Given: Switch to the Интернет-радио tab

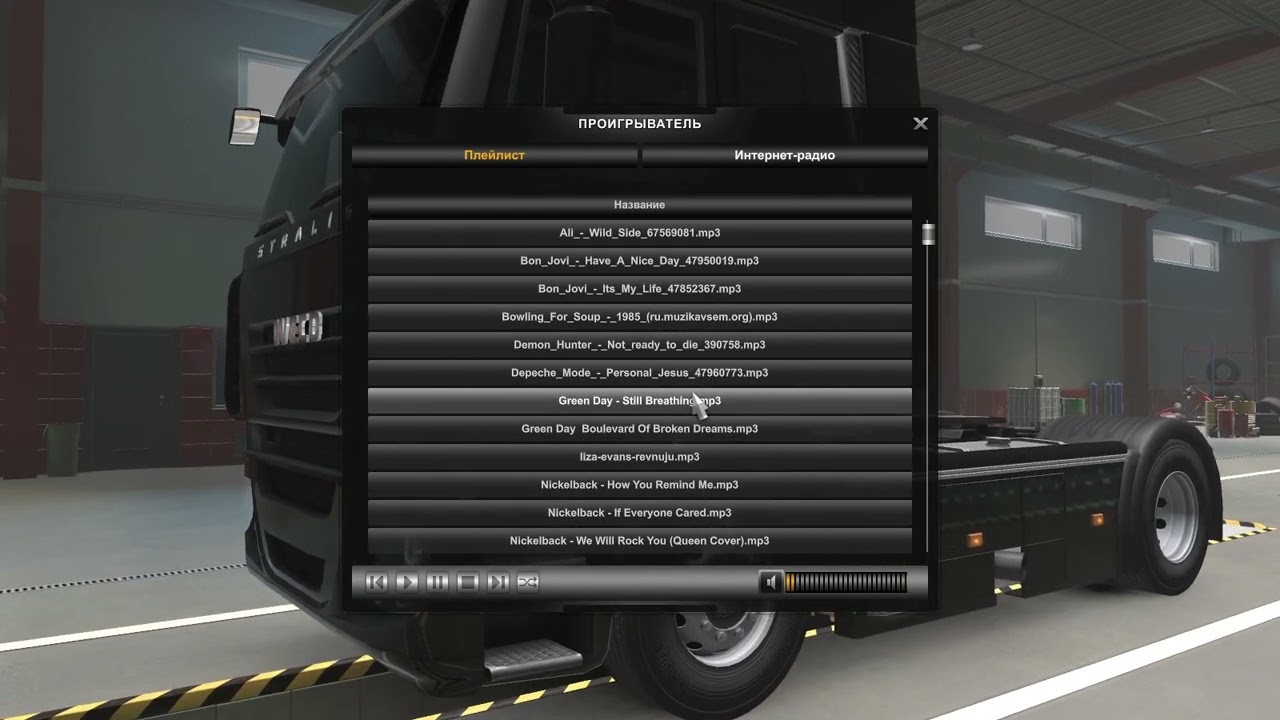Looking at the screenshot, I should (784, 155).
